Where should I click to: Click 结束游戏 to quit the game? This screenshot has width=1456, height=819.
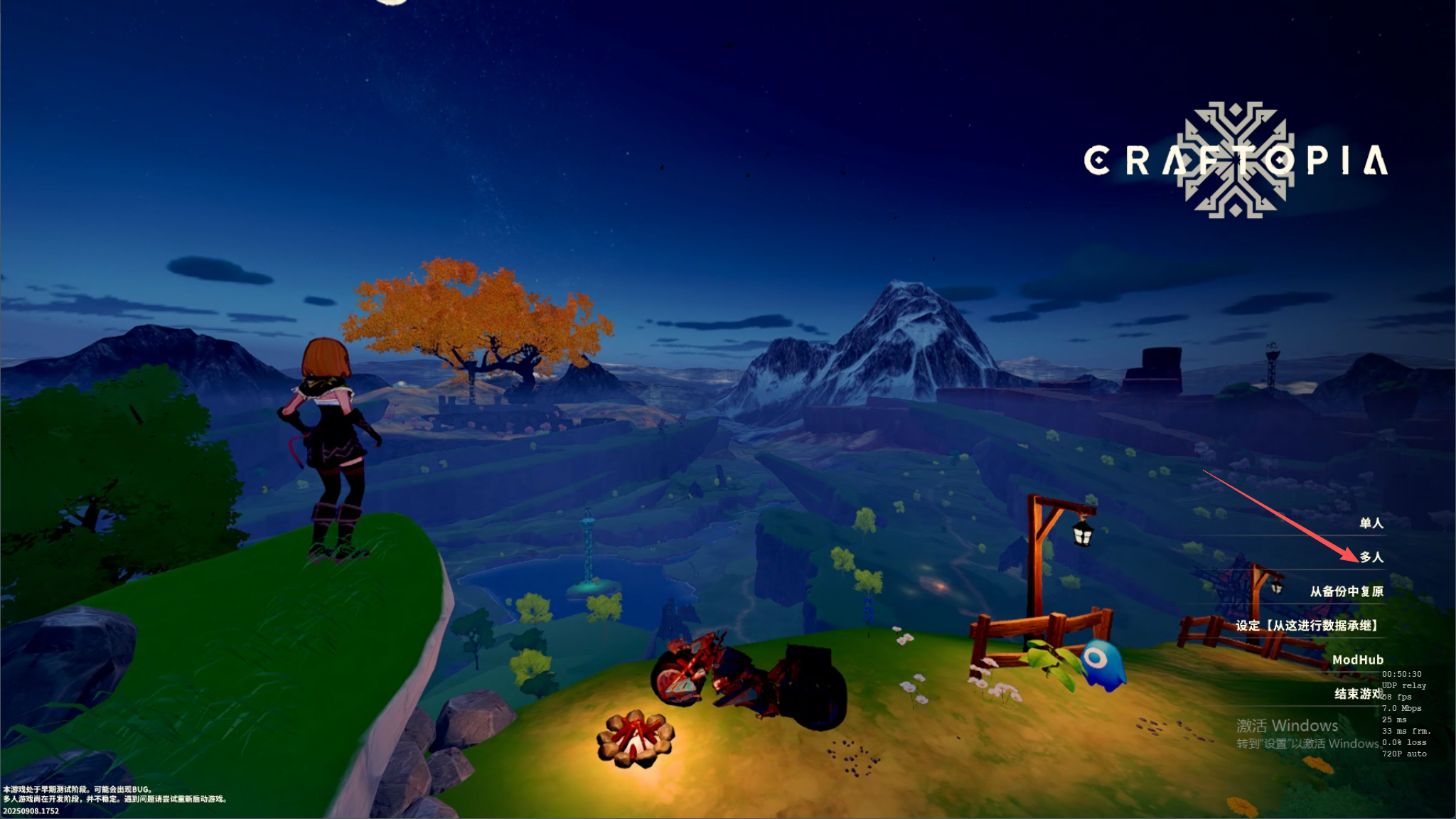[x=1356, y=694]
